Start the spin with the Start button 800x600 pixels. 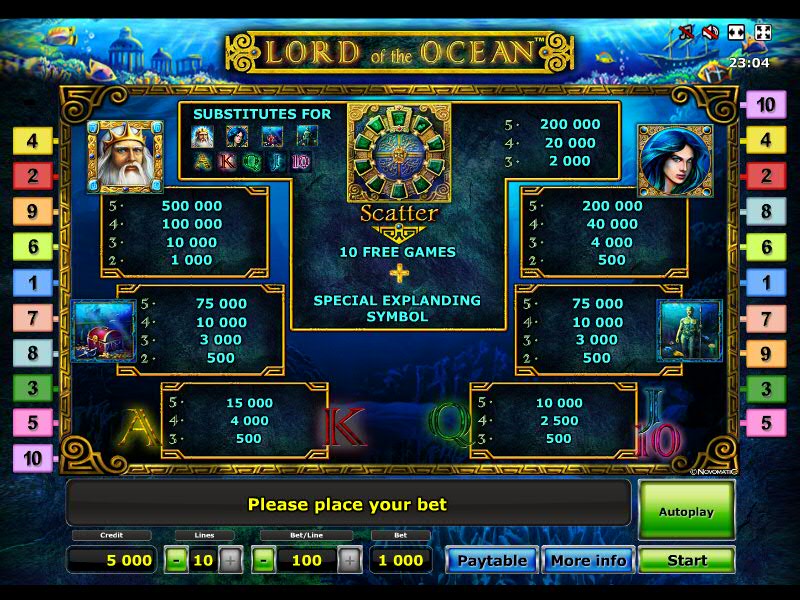(x=687, y=560)
